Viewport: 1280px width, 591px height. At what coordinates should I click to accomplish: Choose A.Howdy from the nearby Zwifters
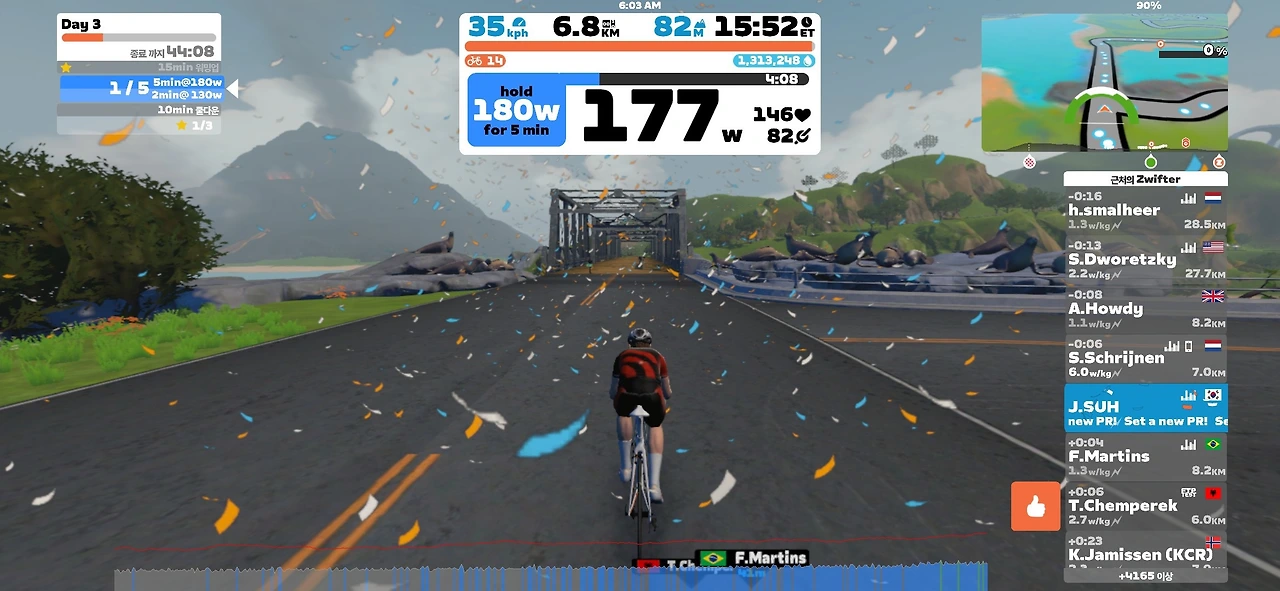click(1145, 309)
